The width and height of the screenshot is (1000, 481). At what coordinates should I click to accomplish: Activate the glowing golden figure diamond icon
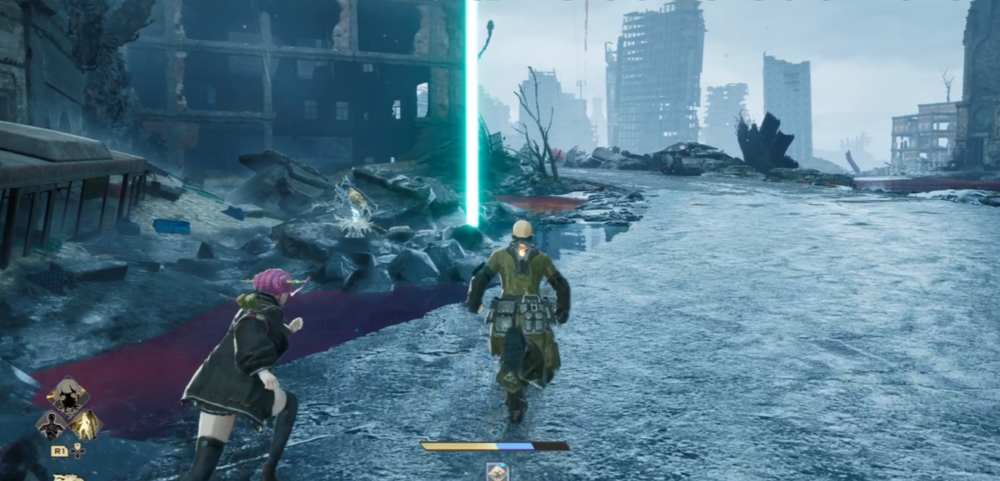pyautogui.click(x=85, y=424)
